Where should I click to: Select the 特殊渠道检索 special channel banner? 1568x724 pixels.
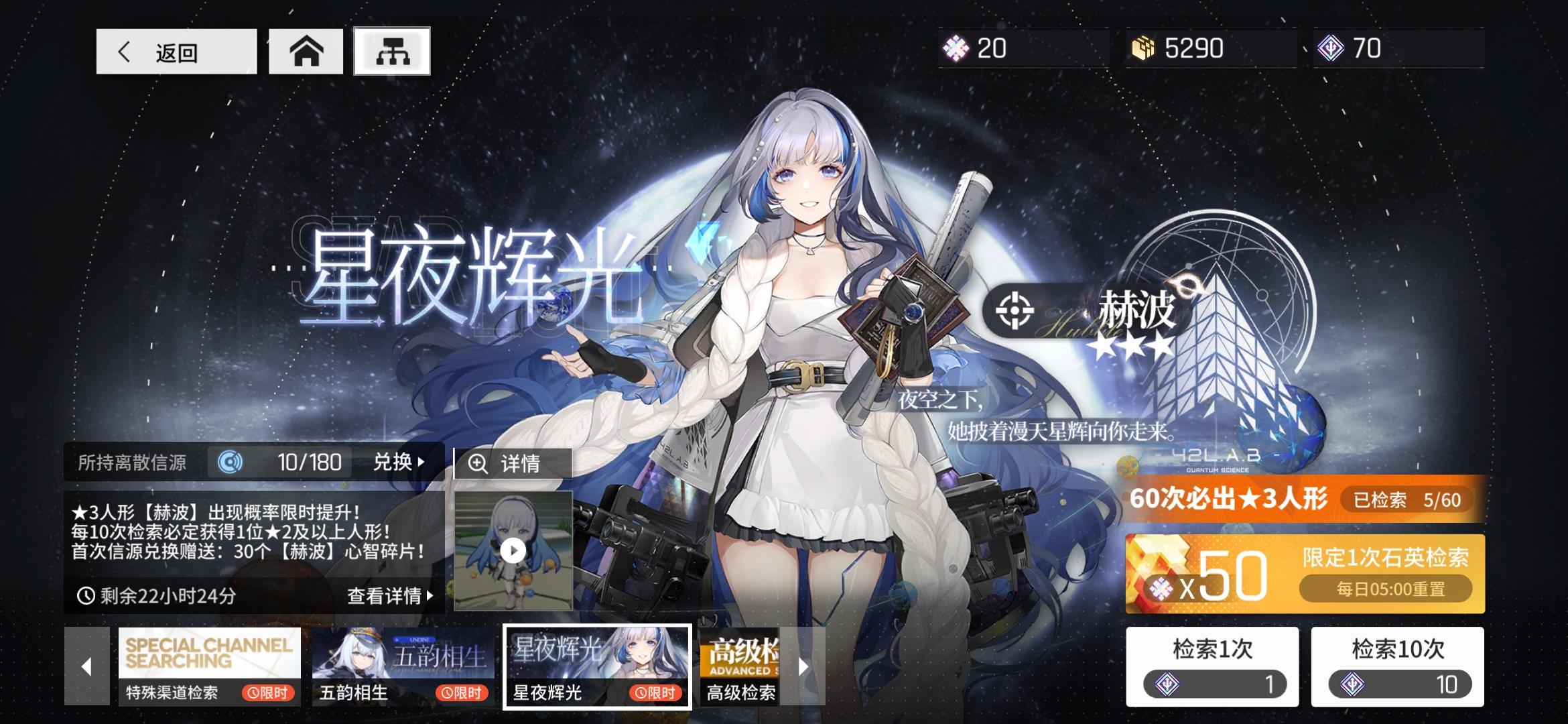pyautogui.click(x=208, y=666)
